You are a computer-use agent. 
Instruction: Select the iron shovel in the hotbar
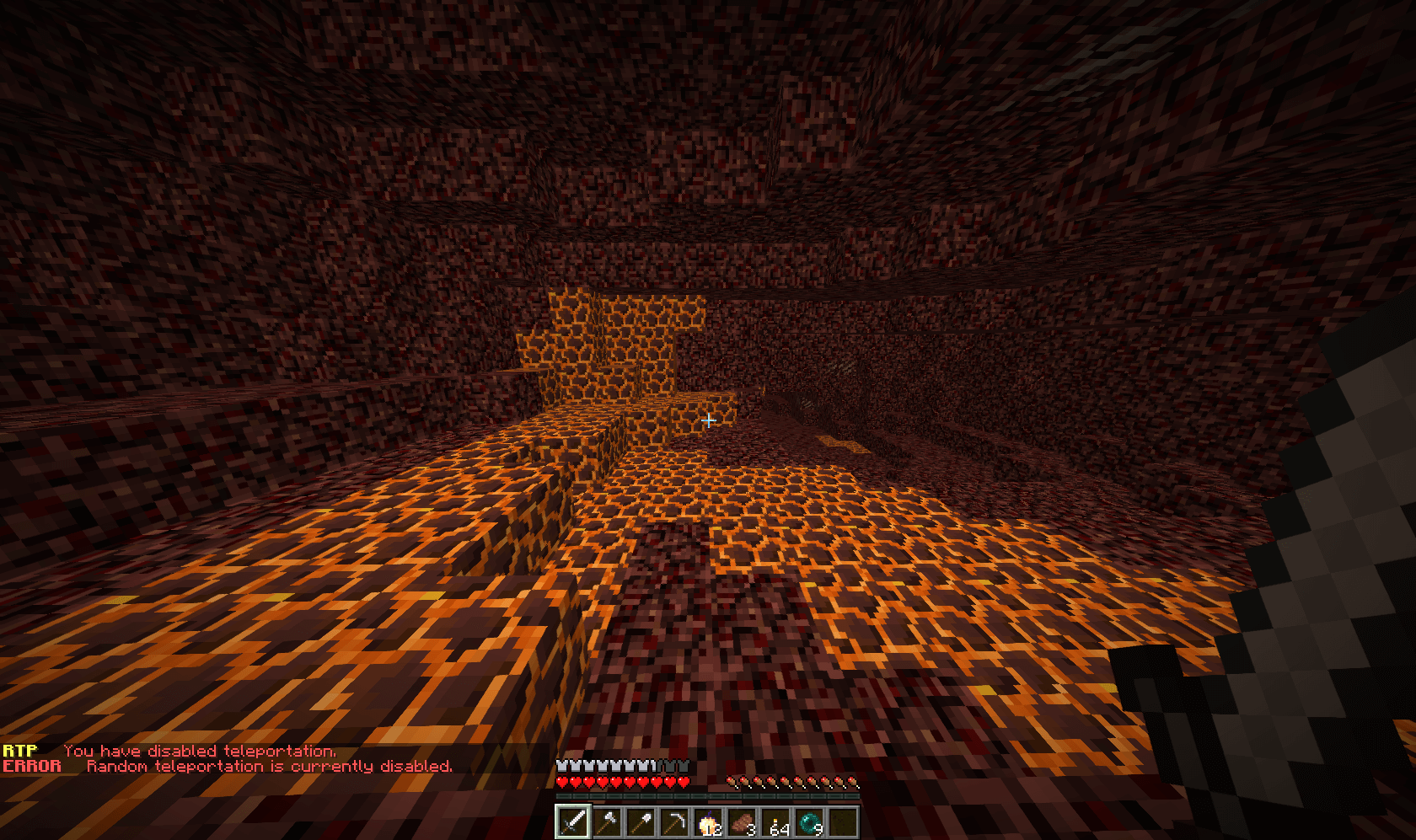point(641,823)
